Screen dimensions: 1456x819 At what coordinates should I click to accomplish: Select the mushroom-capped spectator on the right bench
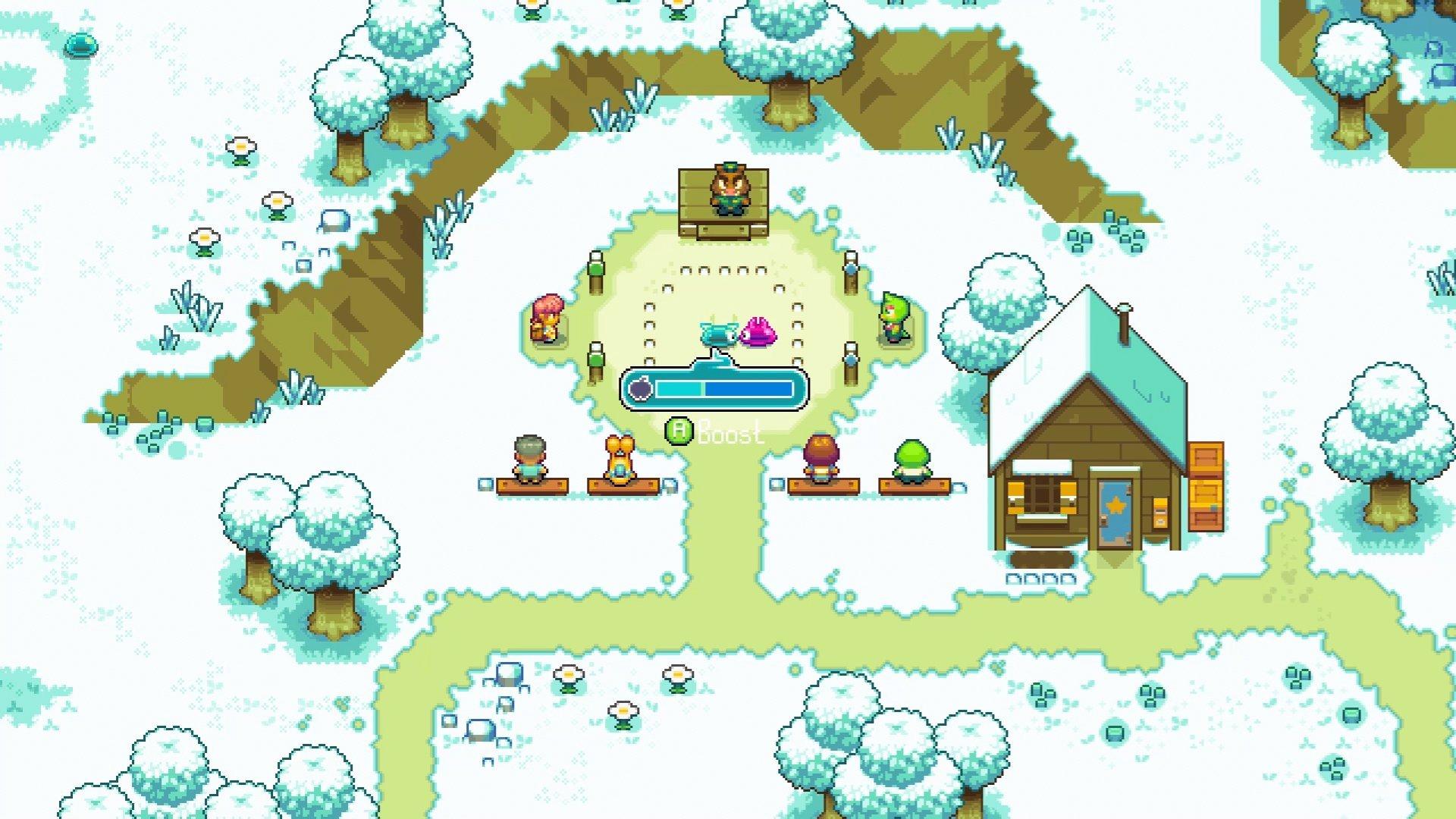(x=822, y=455)
